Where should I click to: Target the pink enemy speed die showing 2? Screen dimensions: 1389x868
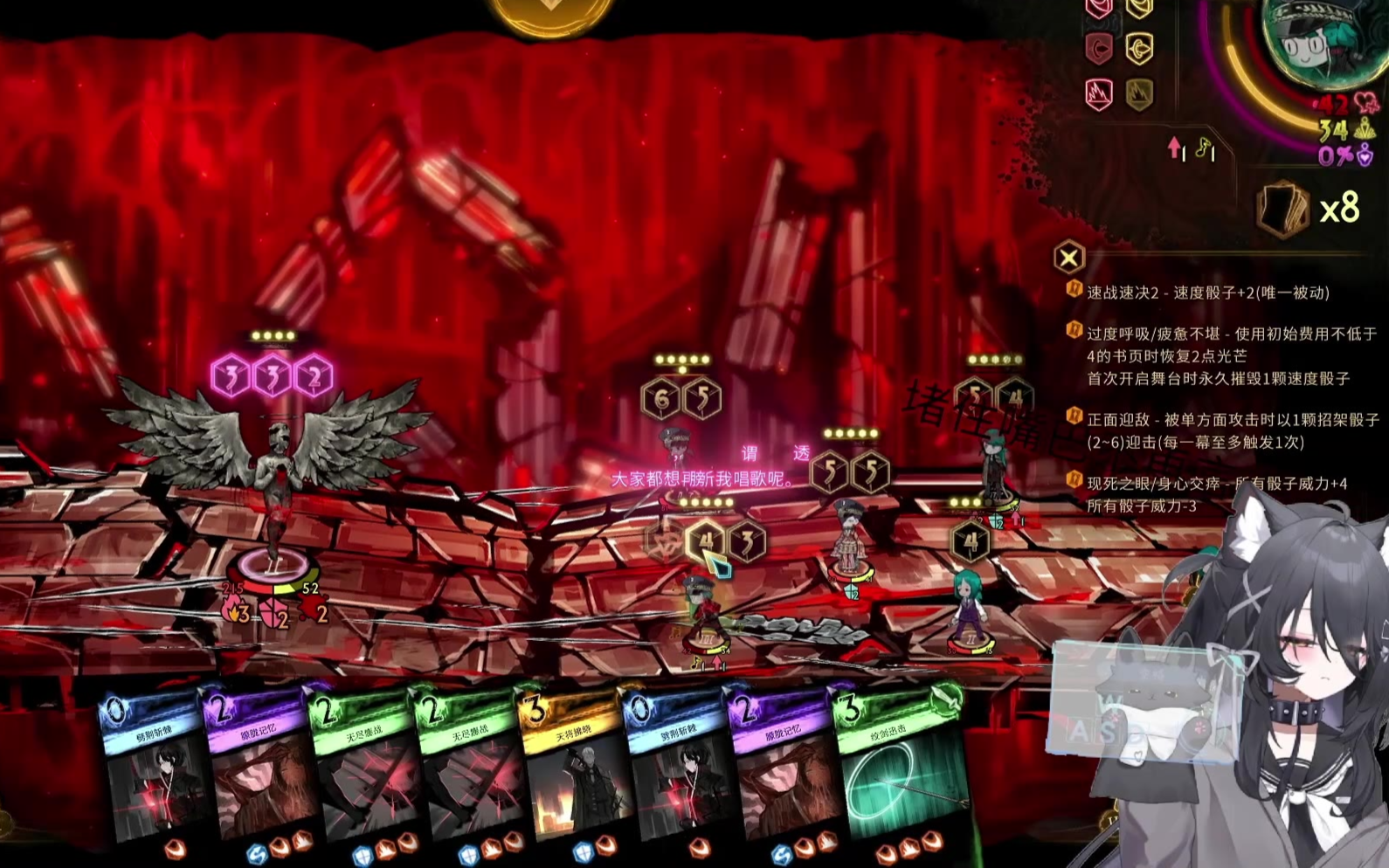(x=314, y=377)
